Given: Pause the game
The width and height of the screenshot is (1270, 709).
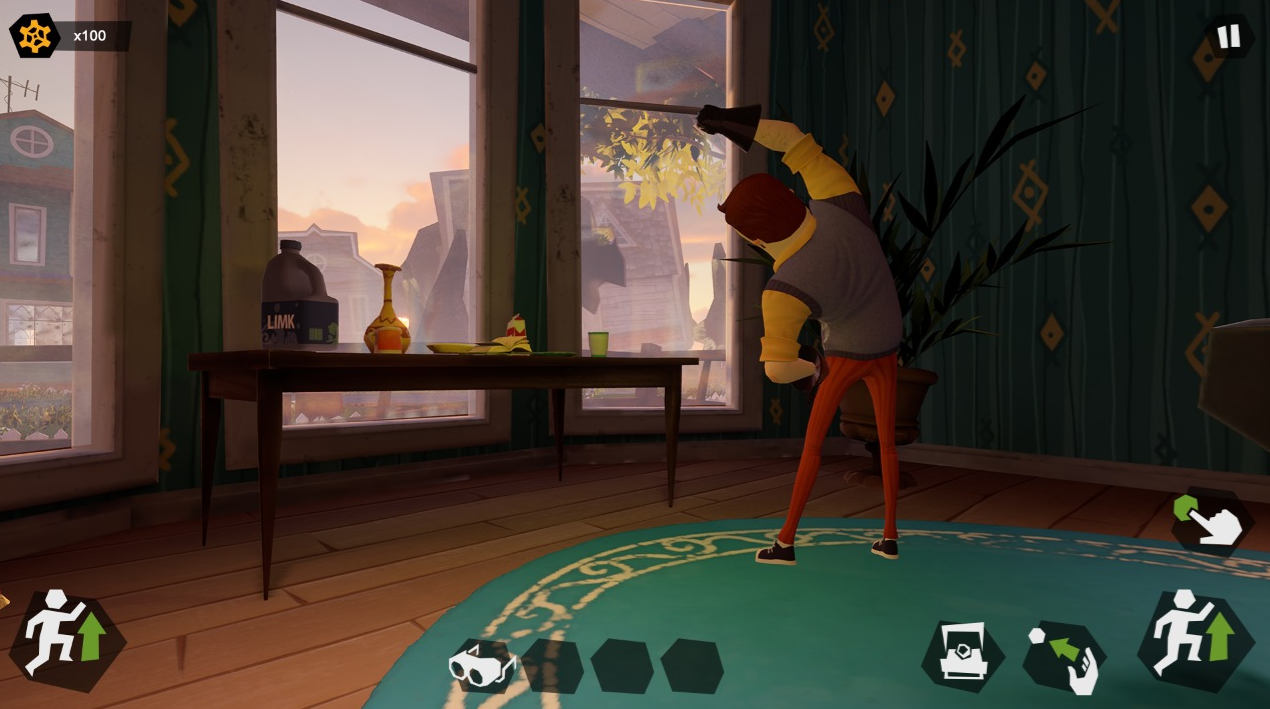Looking at the screenshot, I should 1227,37.
